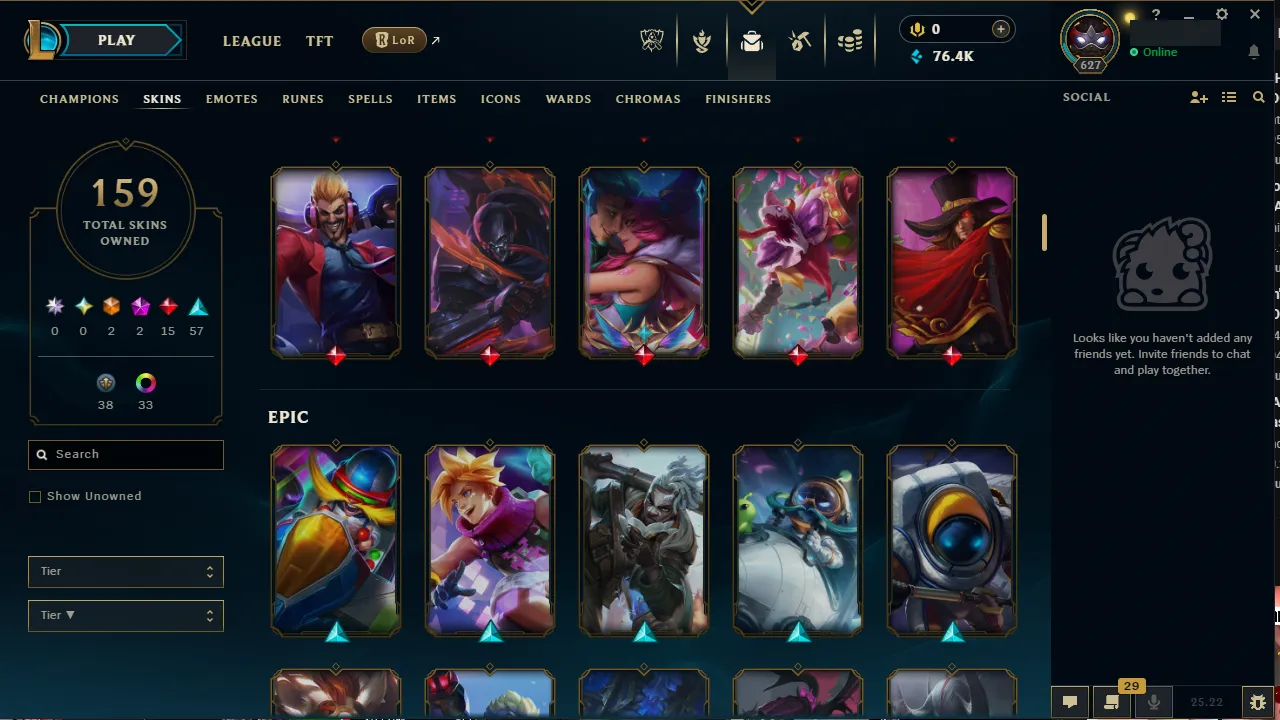
Task: Open the first Tier filter dropdown
Action: tap(125, 571)
